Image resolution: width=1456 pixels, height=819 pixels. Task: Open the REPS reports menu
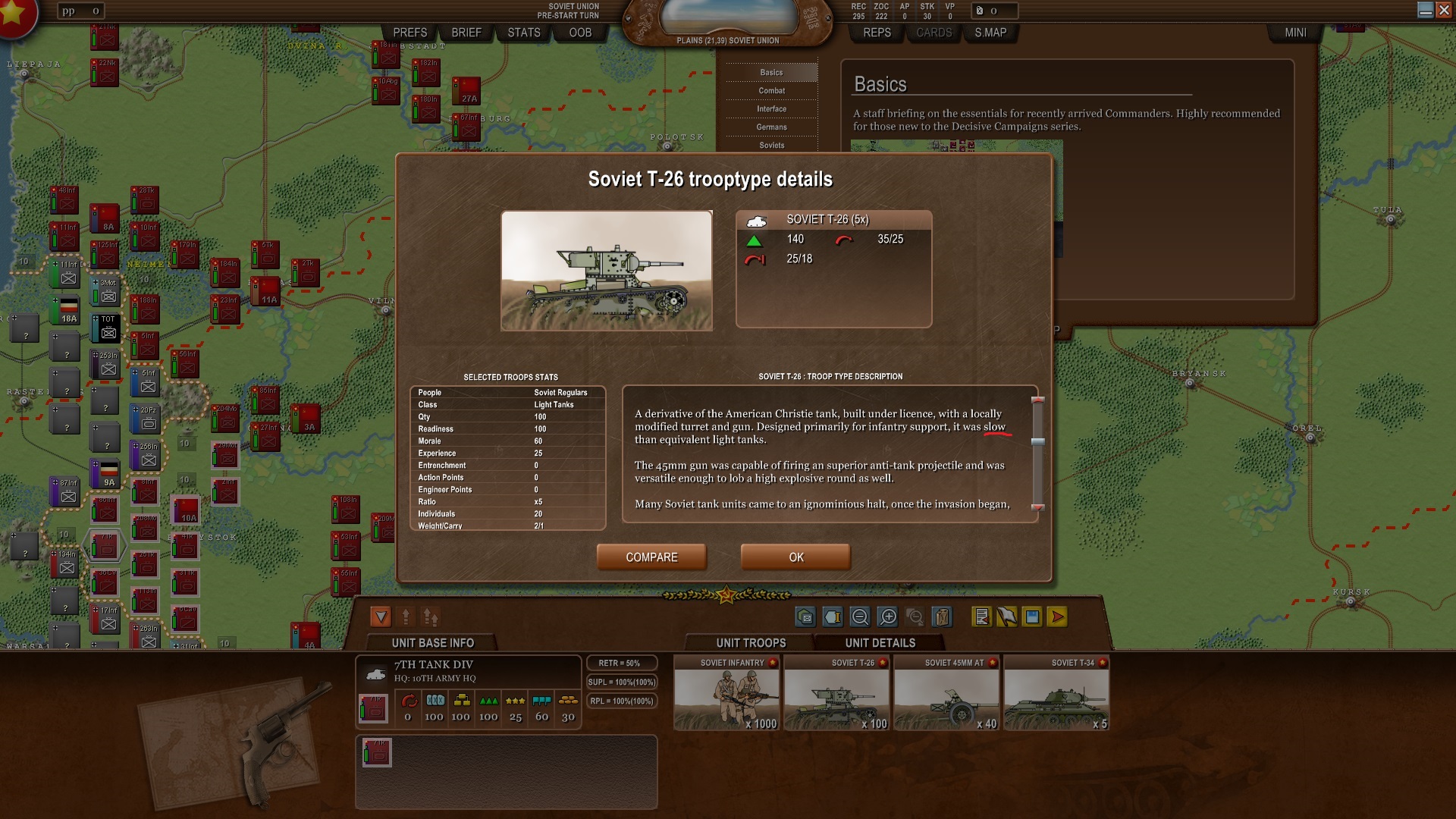coord(877,33)
